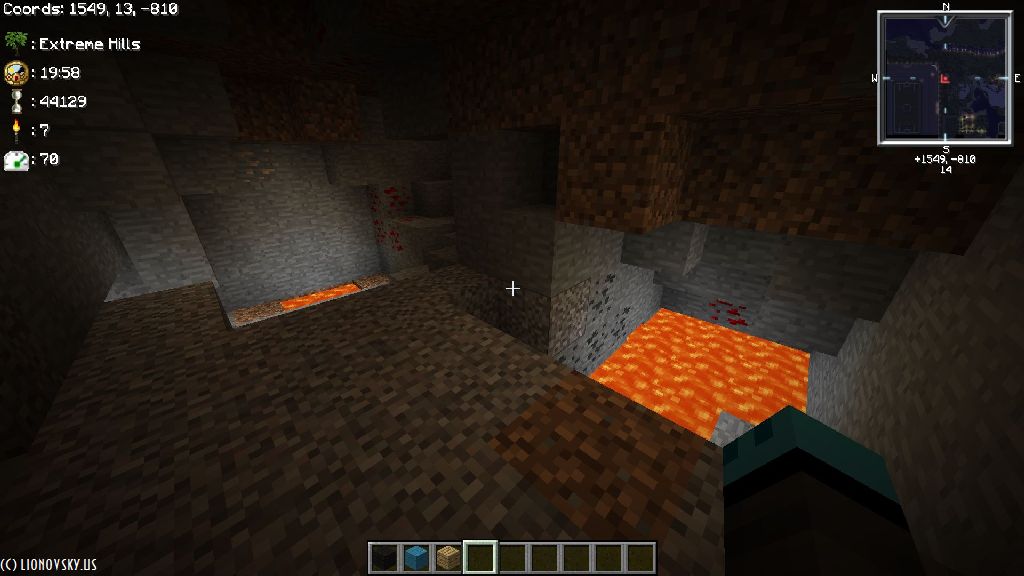The width and height of the screenshot is (1024, 576).
Task: Click the clock icon in the HUD
Action: click(x=15, y=72)
